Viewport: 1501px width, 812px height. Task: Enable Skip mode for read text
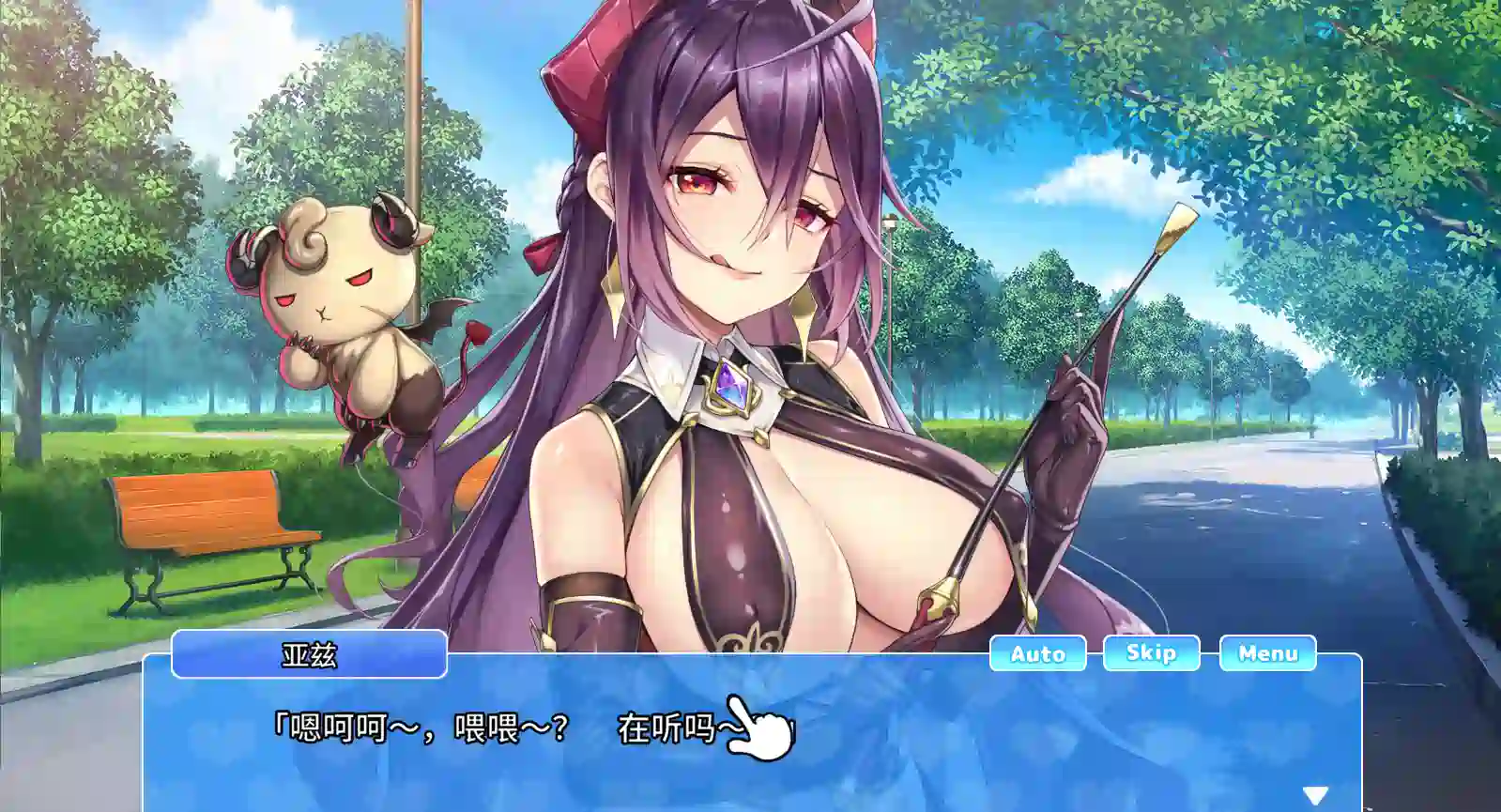[x=1152, y=653]
